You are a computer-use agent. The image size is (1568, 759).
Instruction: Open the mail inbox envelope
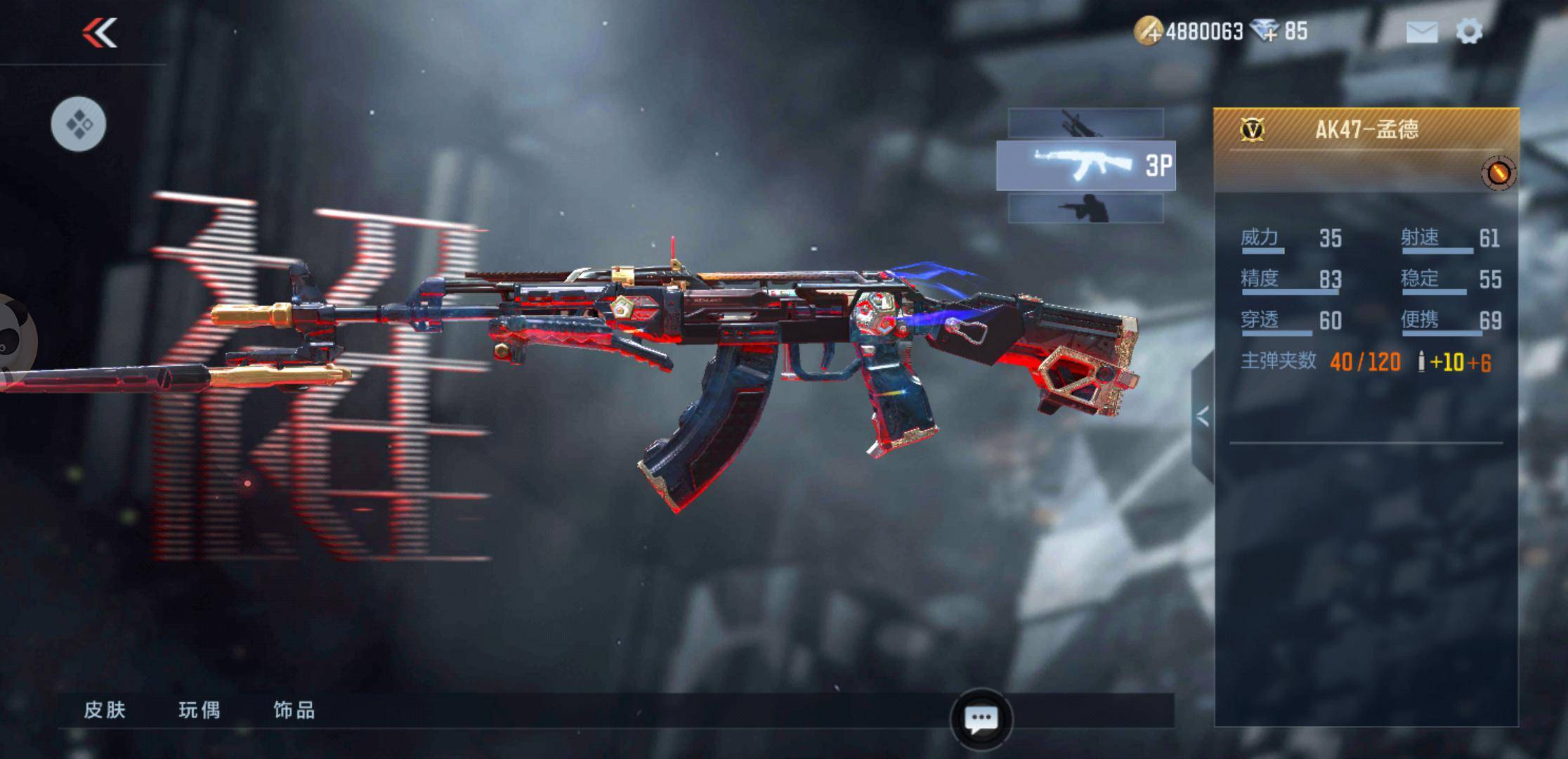[1421, 32]
